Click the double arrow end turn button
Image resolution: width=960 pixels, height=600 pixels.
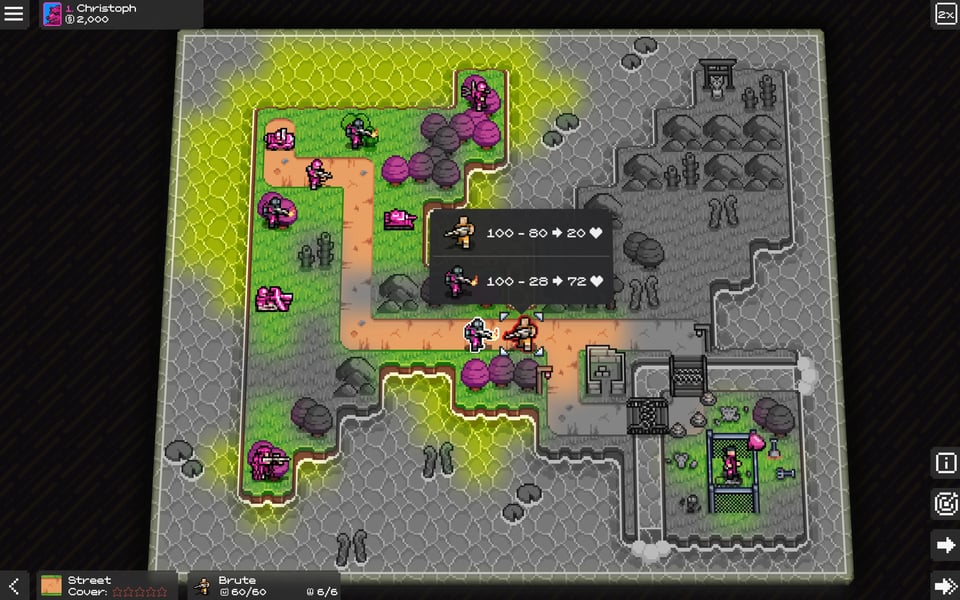pos(945,585)
